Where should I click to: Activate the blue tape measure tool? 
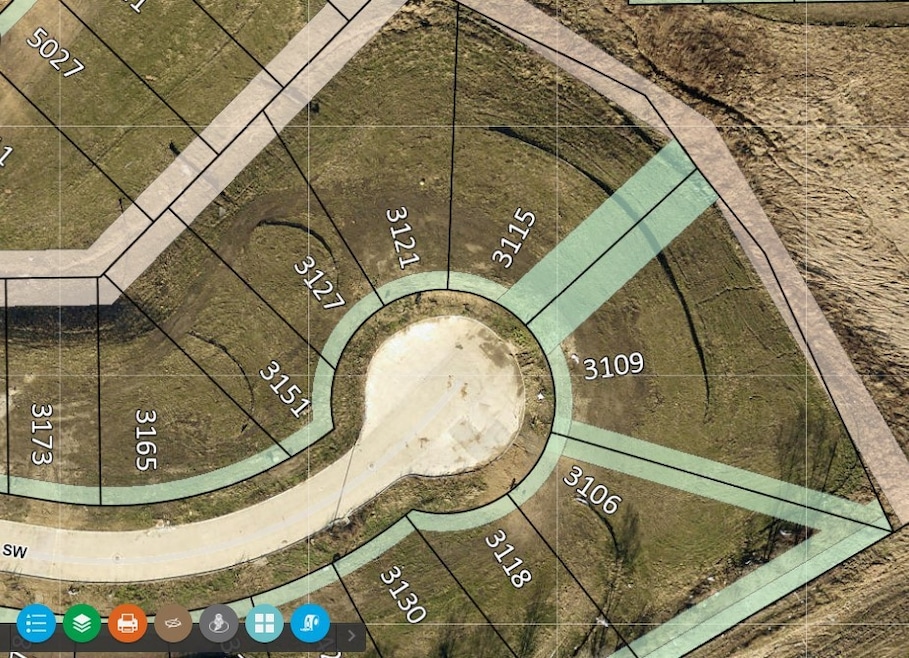[x=310, y=624]
